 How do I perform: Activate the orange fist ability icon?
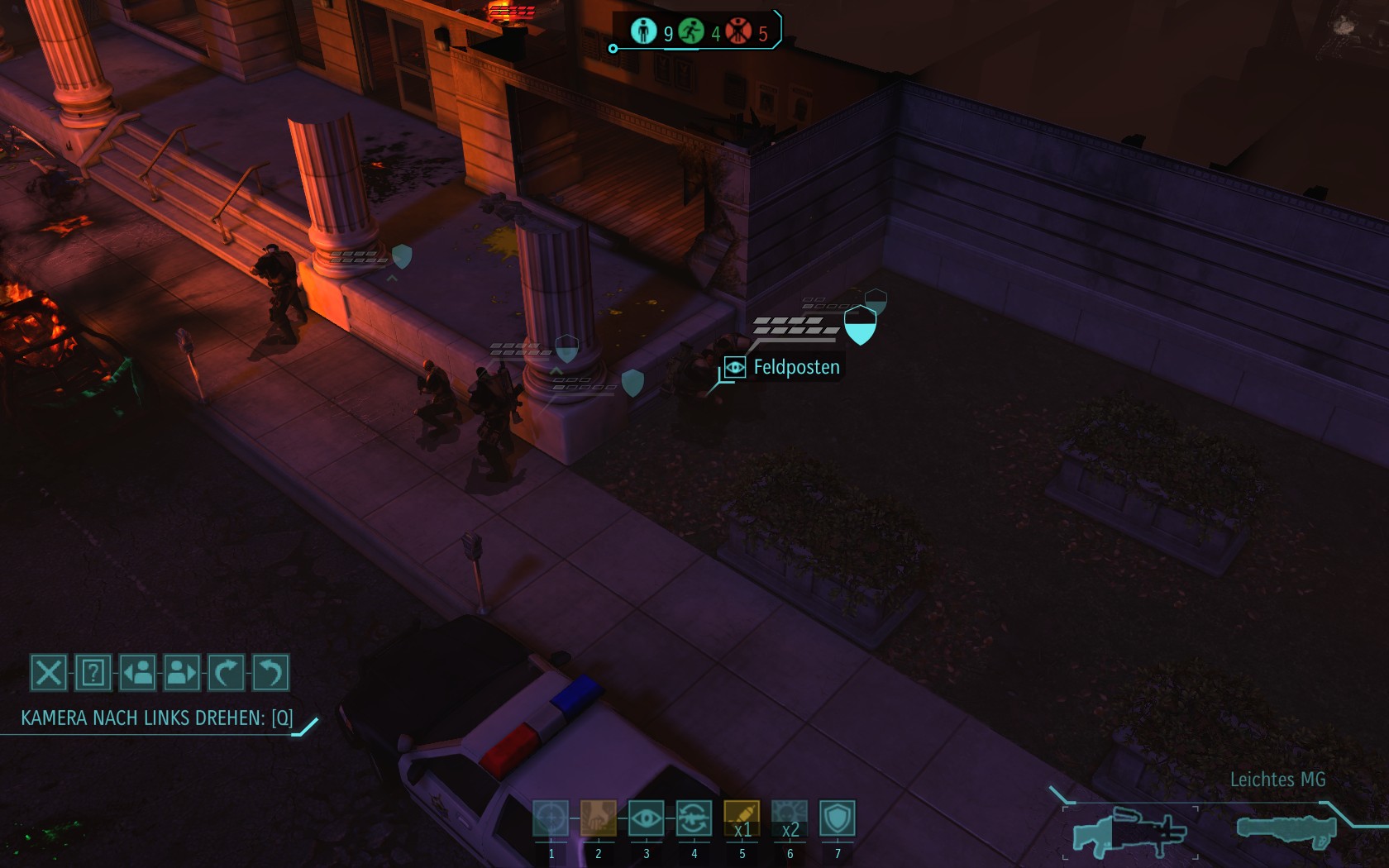click(x=599, y=818)
